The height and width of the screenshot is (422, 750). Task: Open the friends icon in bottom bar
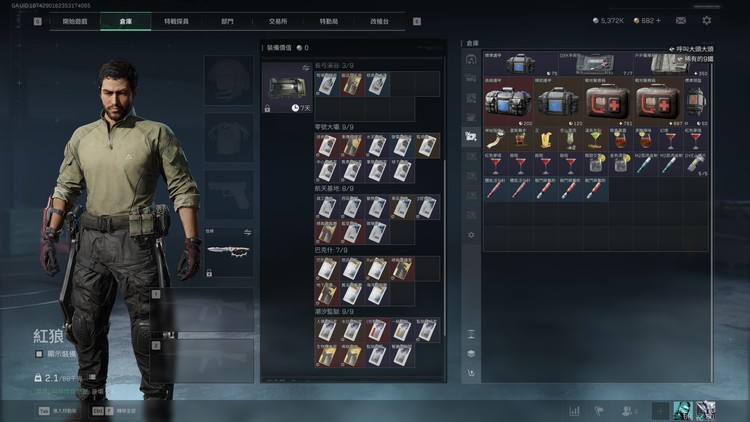click(628, 410)
